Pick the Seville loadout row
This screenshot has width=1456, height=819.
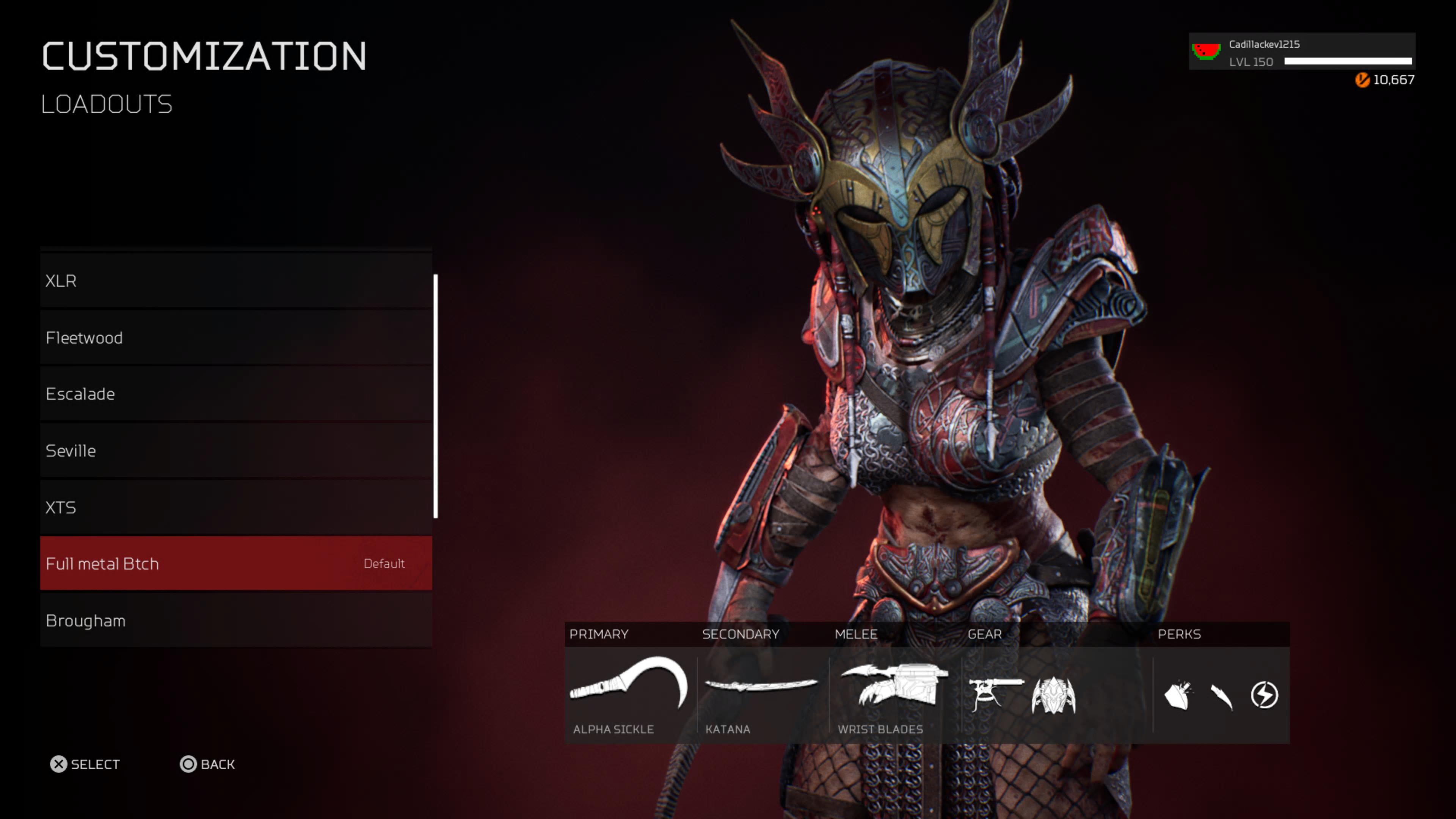click(x=236, y=450)
